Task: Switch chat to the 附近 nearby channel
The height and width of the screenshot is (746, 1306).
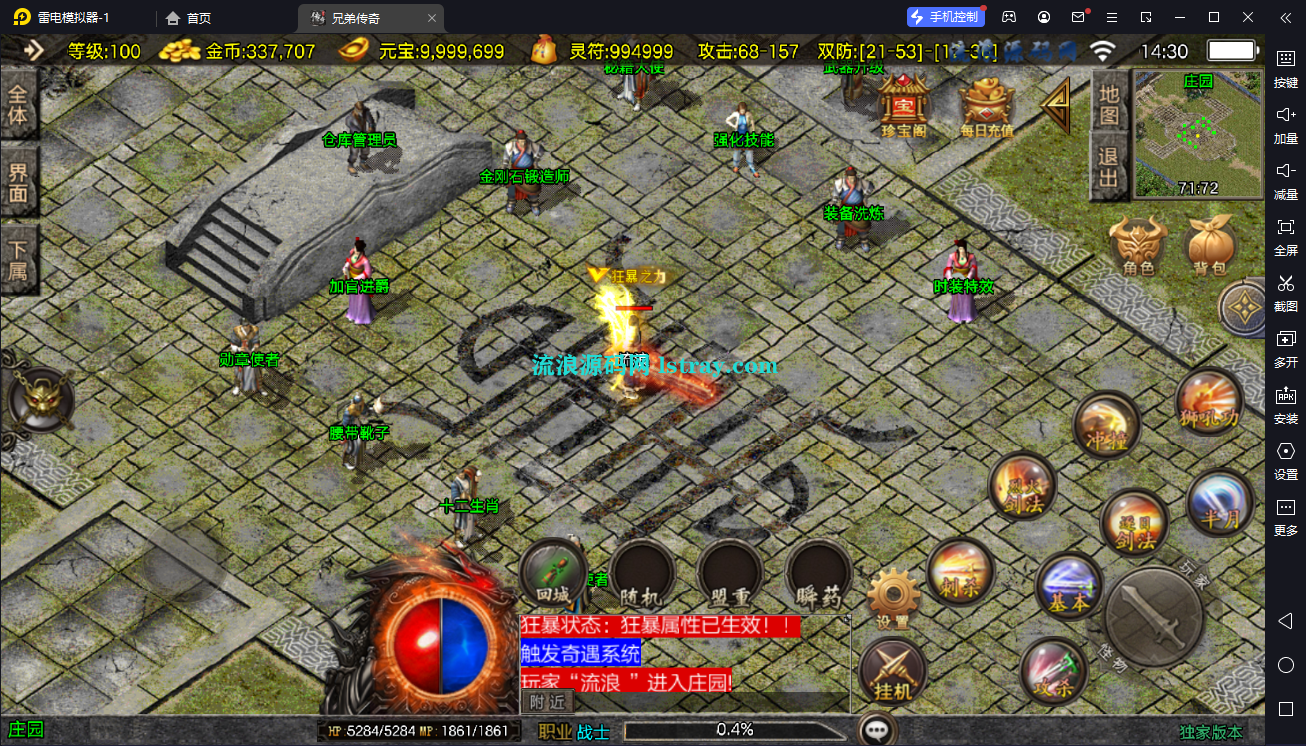Action: click(547, 703)
